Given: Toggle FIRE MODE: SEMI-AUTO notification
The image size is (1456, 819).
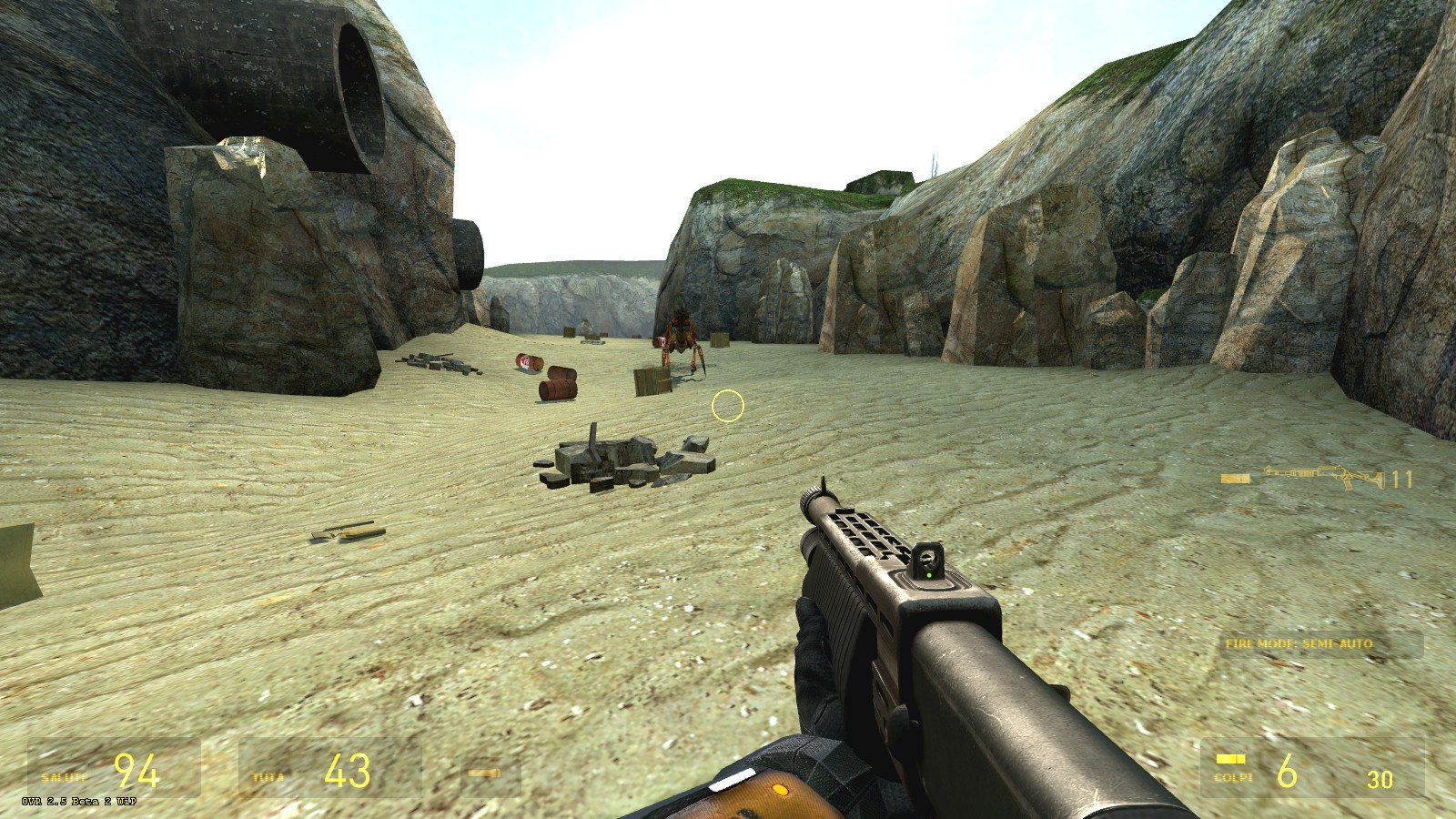Looking at the screenshot, I should point(1299,642).
